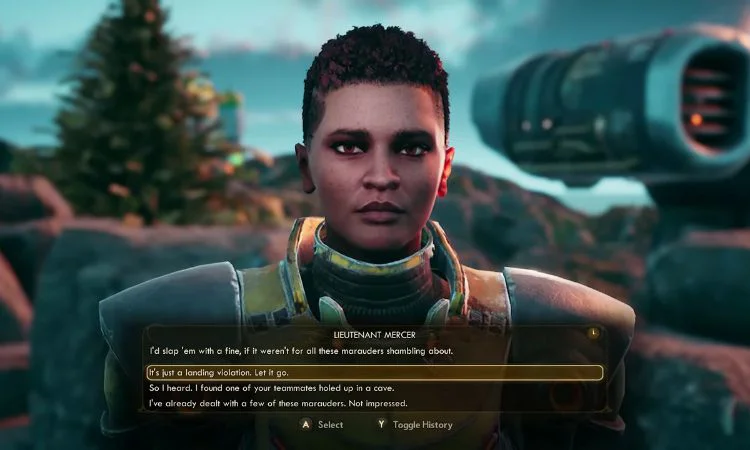The image size is (750, 450).
Task: Pick the "Not impressed" marauders reply
Action: (278, 403)
